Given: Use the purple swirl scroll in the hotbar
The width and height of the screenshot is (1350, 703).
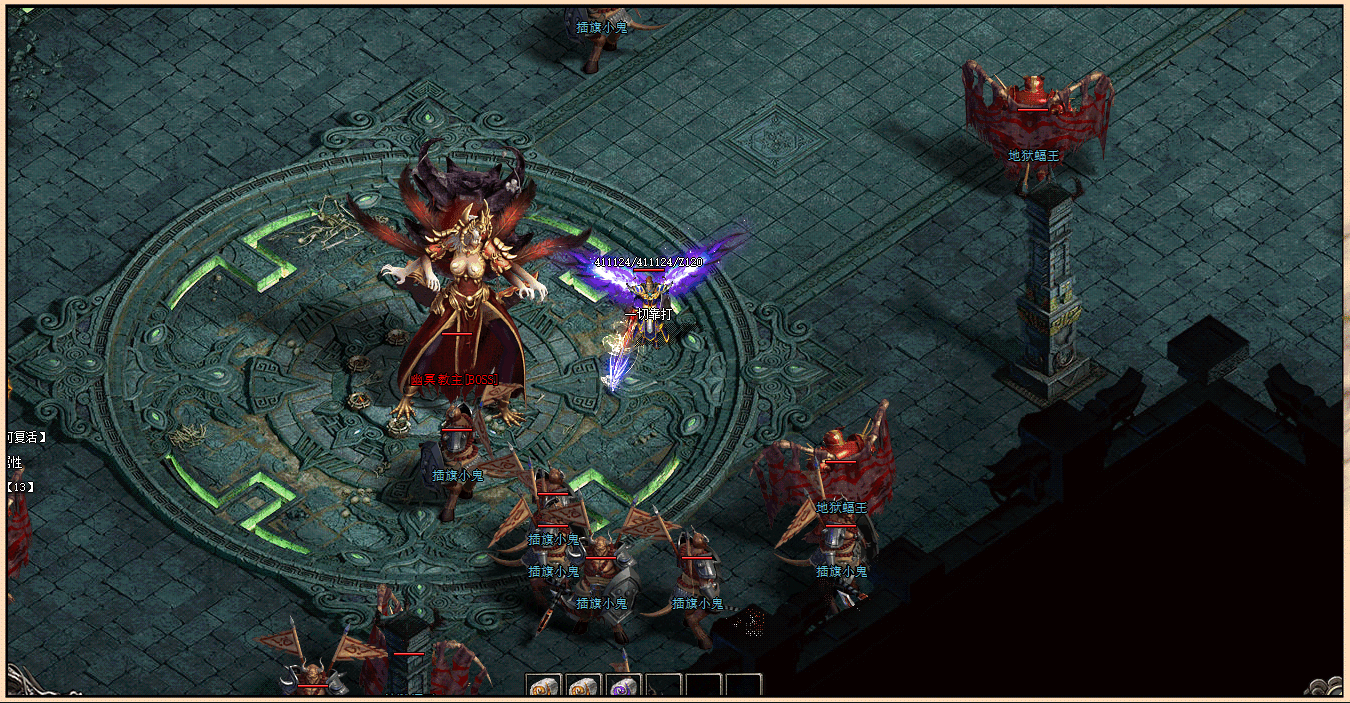Looking at the screenshot, I should pyautogui.click(x=623, y=687).
